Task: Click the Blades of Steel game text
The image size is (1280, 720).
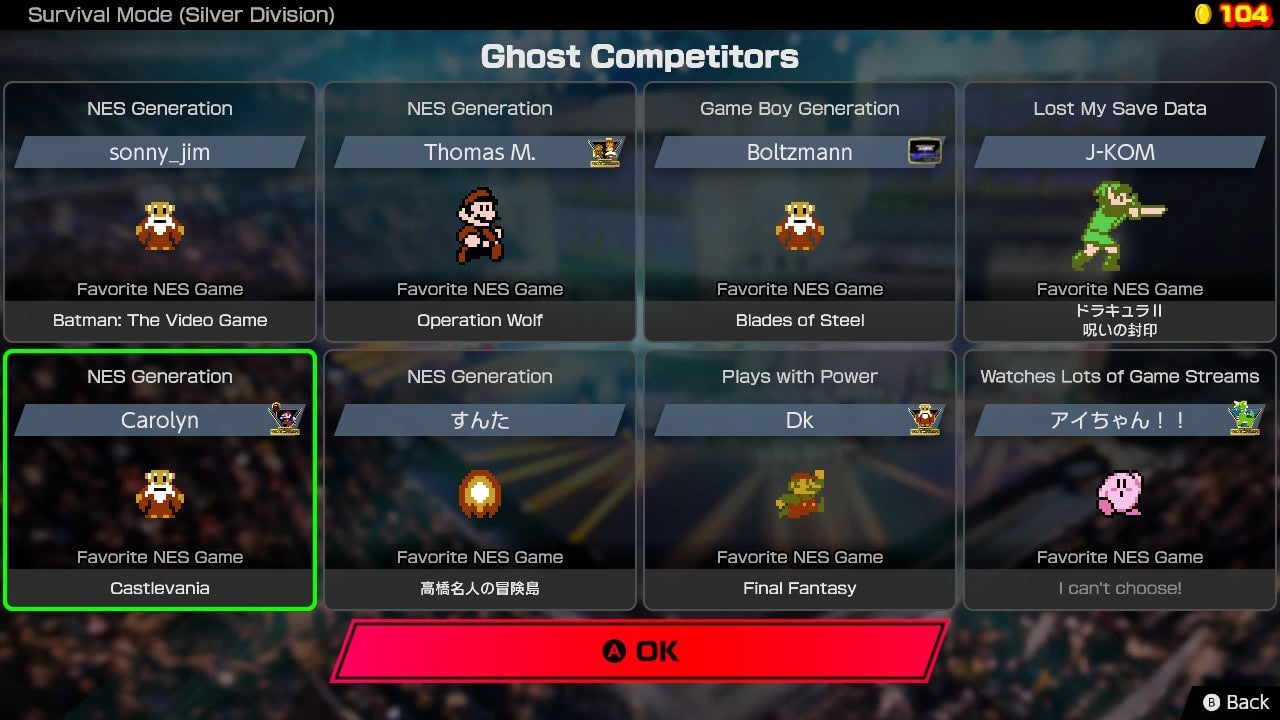Action: click(799, 320)
